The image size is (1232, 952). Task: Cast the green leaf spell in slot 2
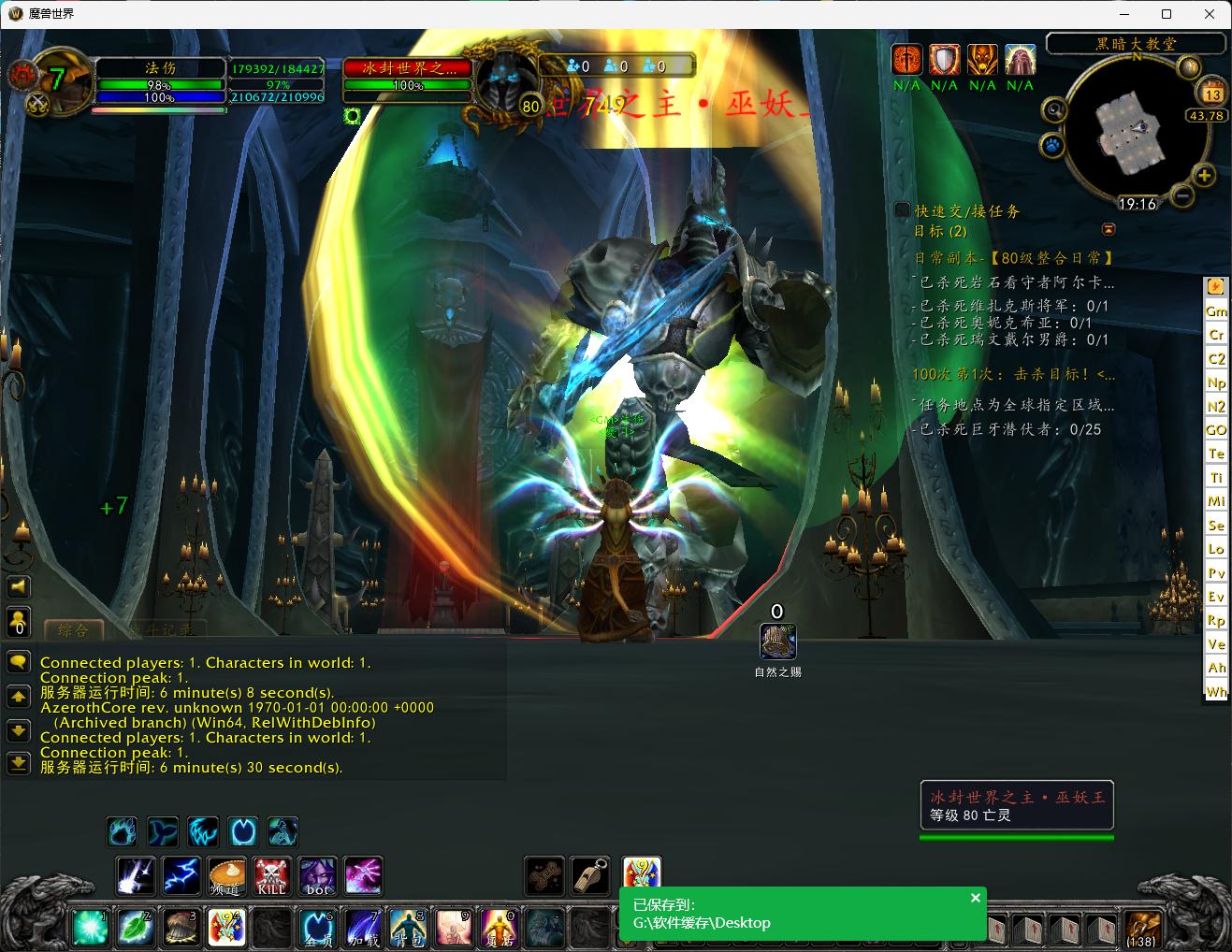tap(137, 928)
